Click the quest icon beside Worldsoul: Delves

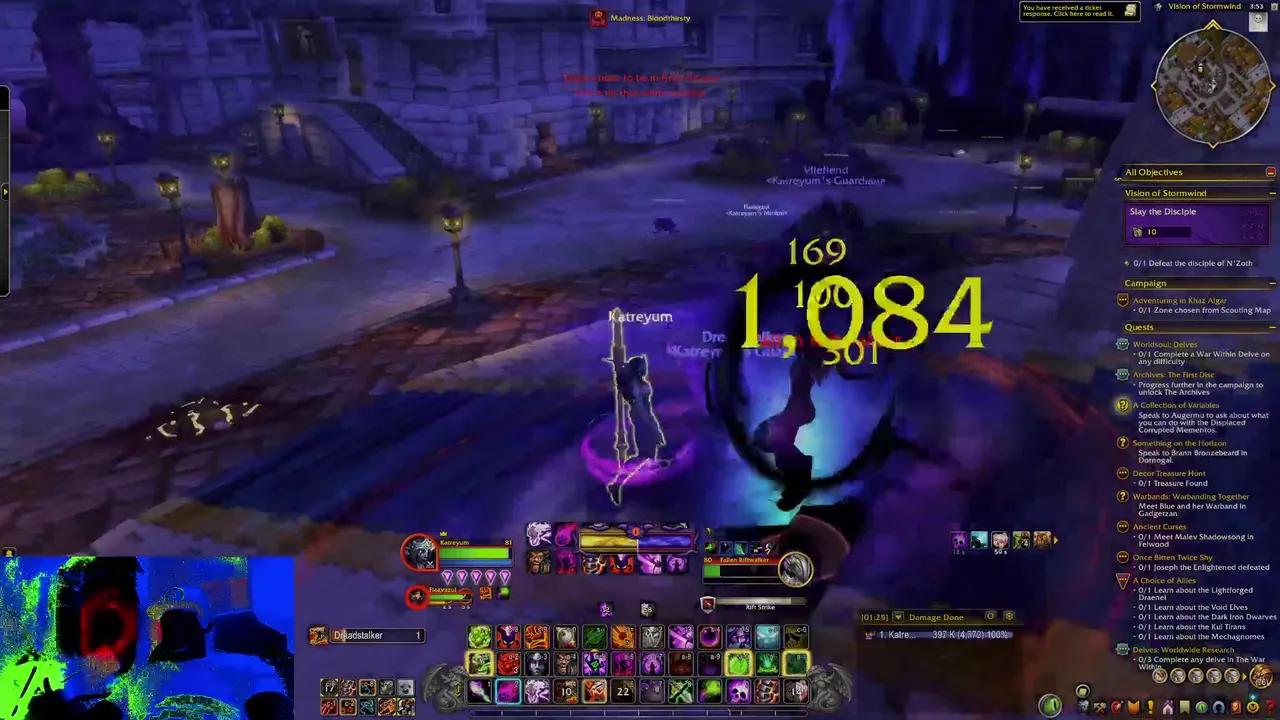click(1122, 344)
